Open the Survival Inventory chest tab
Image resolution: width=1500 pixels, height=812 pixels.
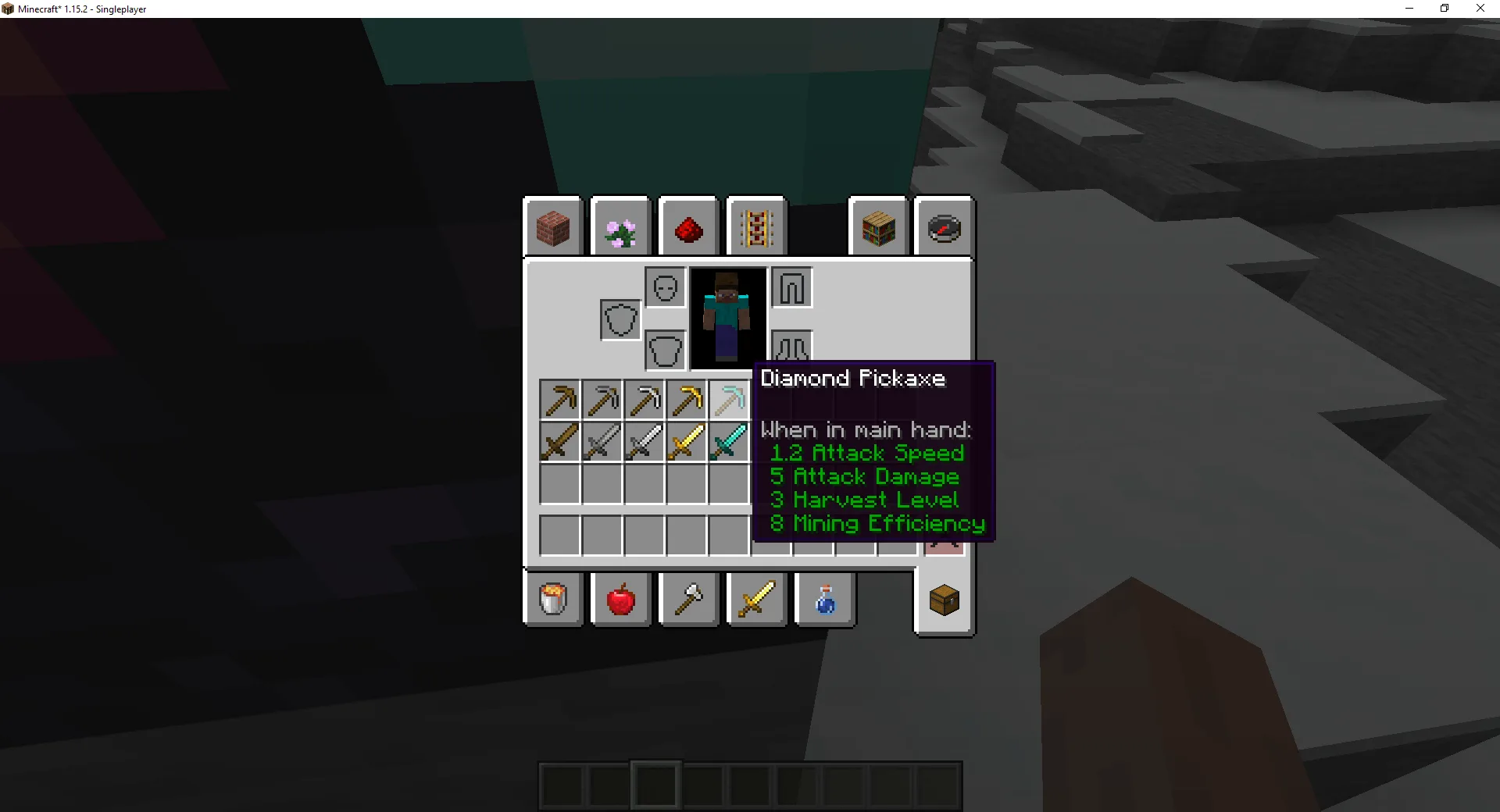pyautogui.click(x=944, y=600)
